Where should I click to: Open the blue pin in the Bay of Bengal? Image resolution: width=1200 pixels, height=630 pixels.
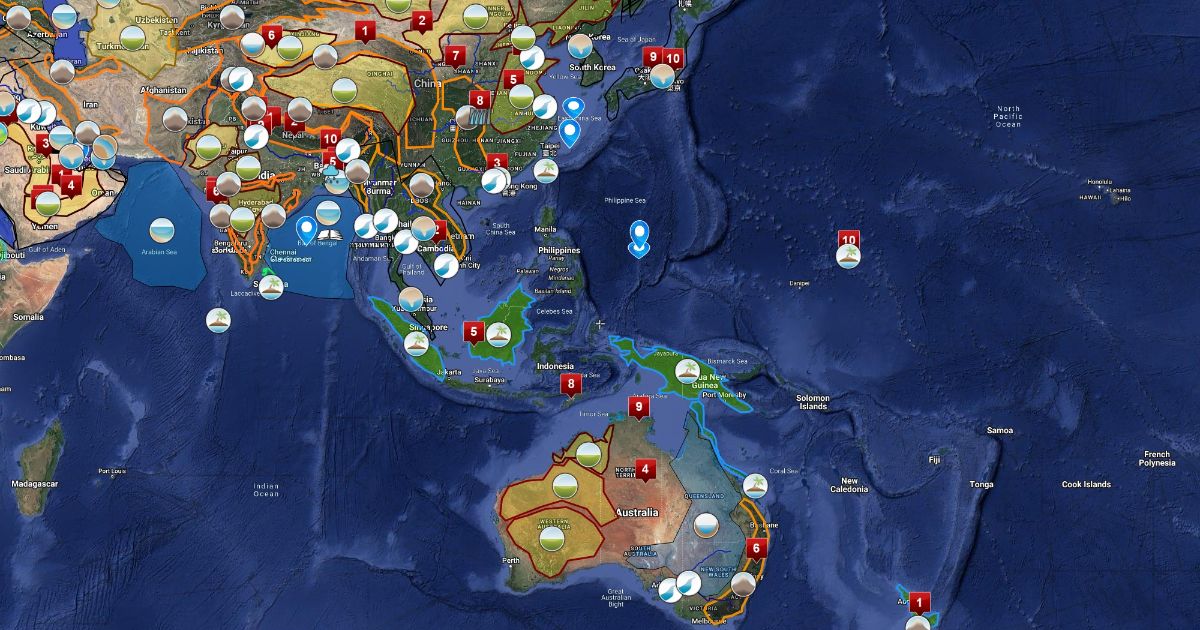click(306, 230)
